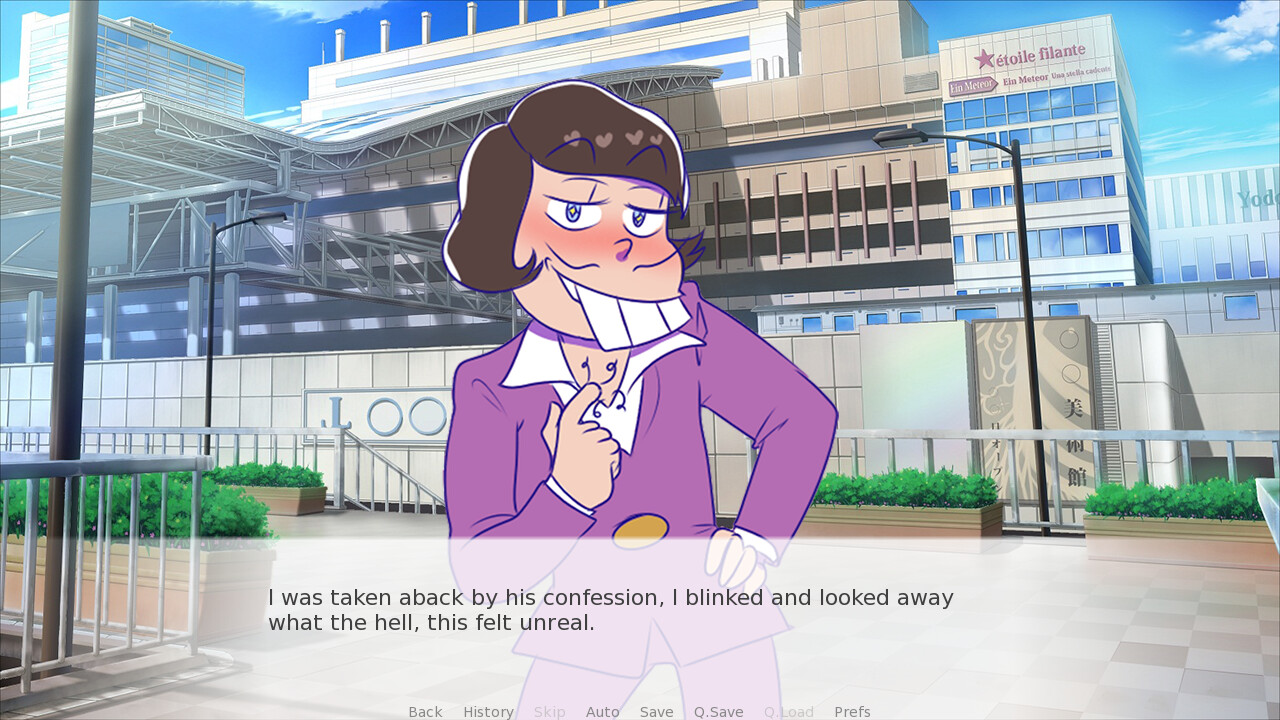Quick save with Q.Save
1280x720 pixels.
[718, 712]
